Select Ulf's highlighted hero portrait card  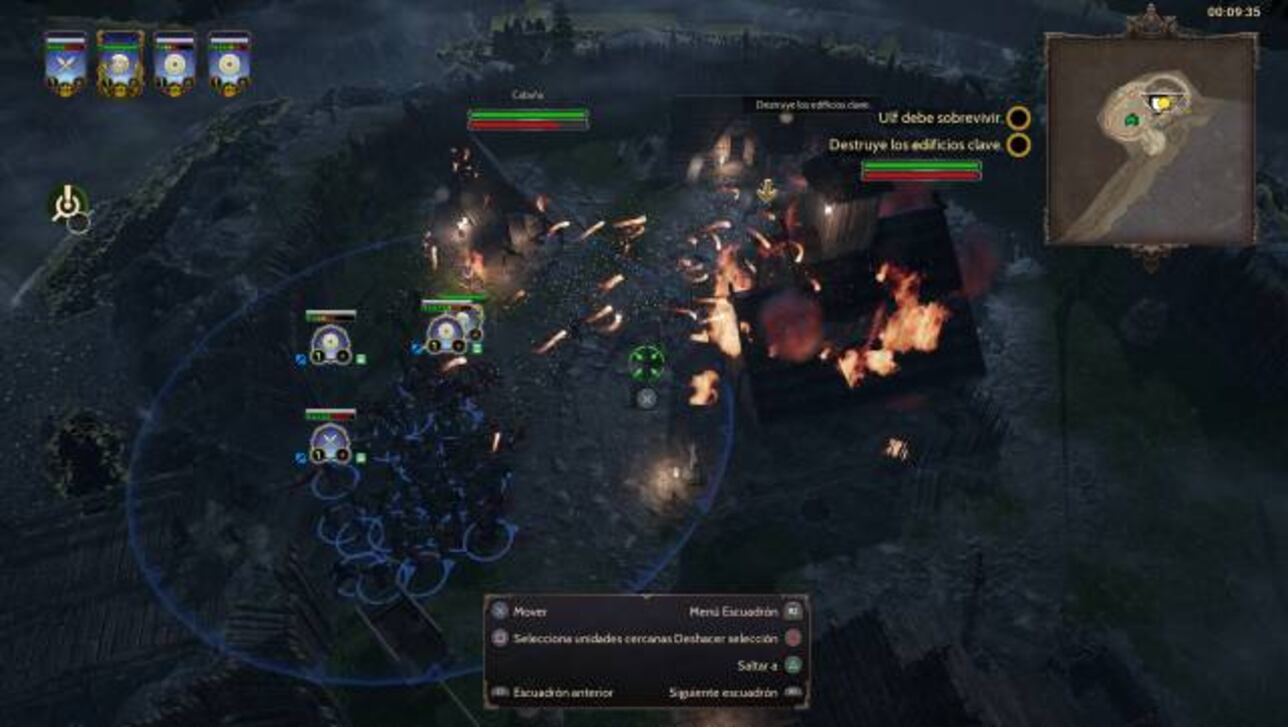121,62
